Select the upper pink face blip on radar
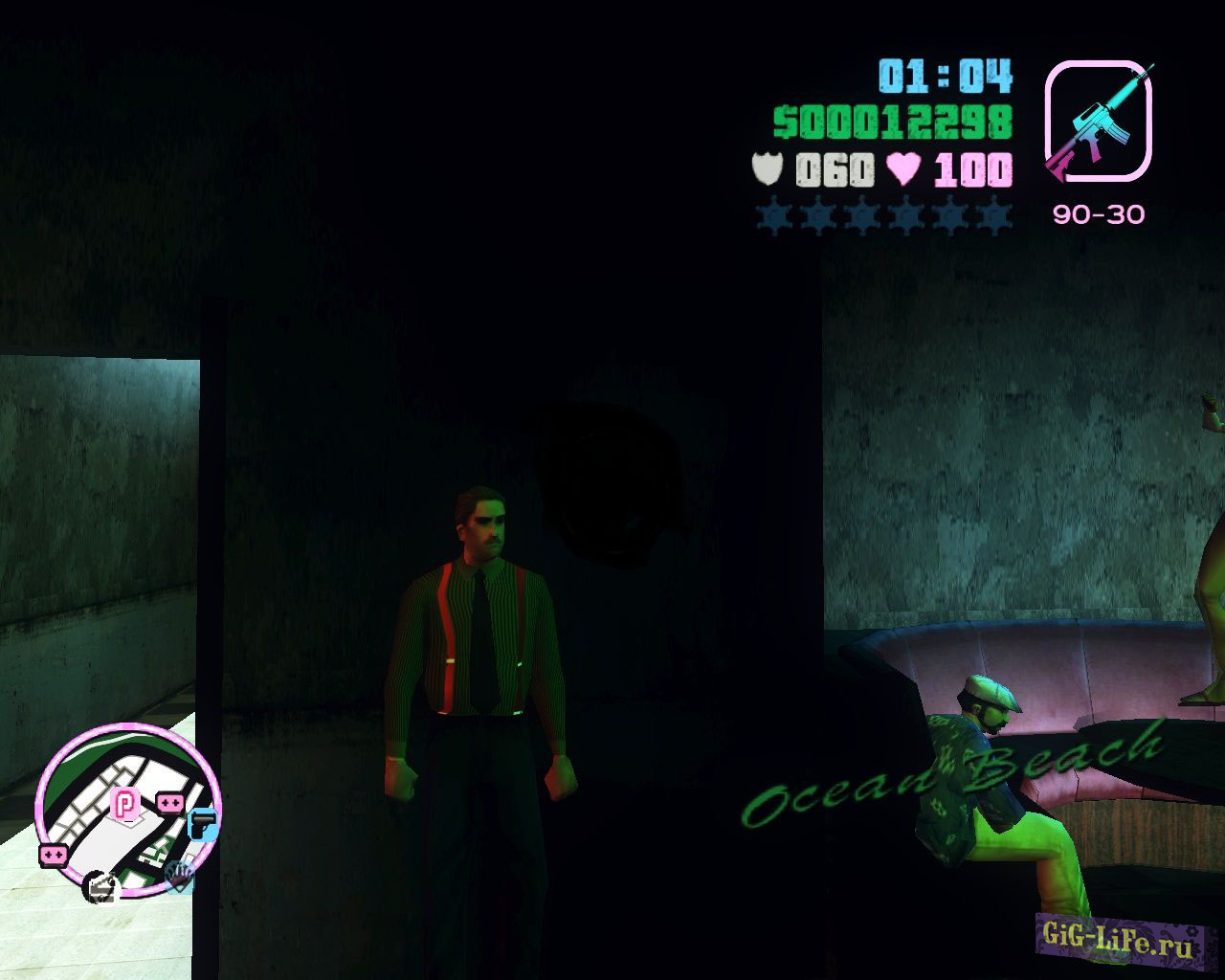Screen dimensions: 1225x980 [x=170, y=802]
